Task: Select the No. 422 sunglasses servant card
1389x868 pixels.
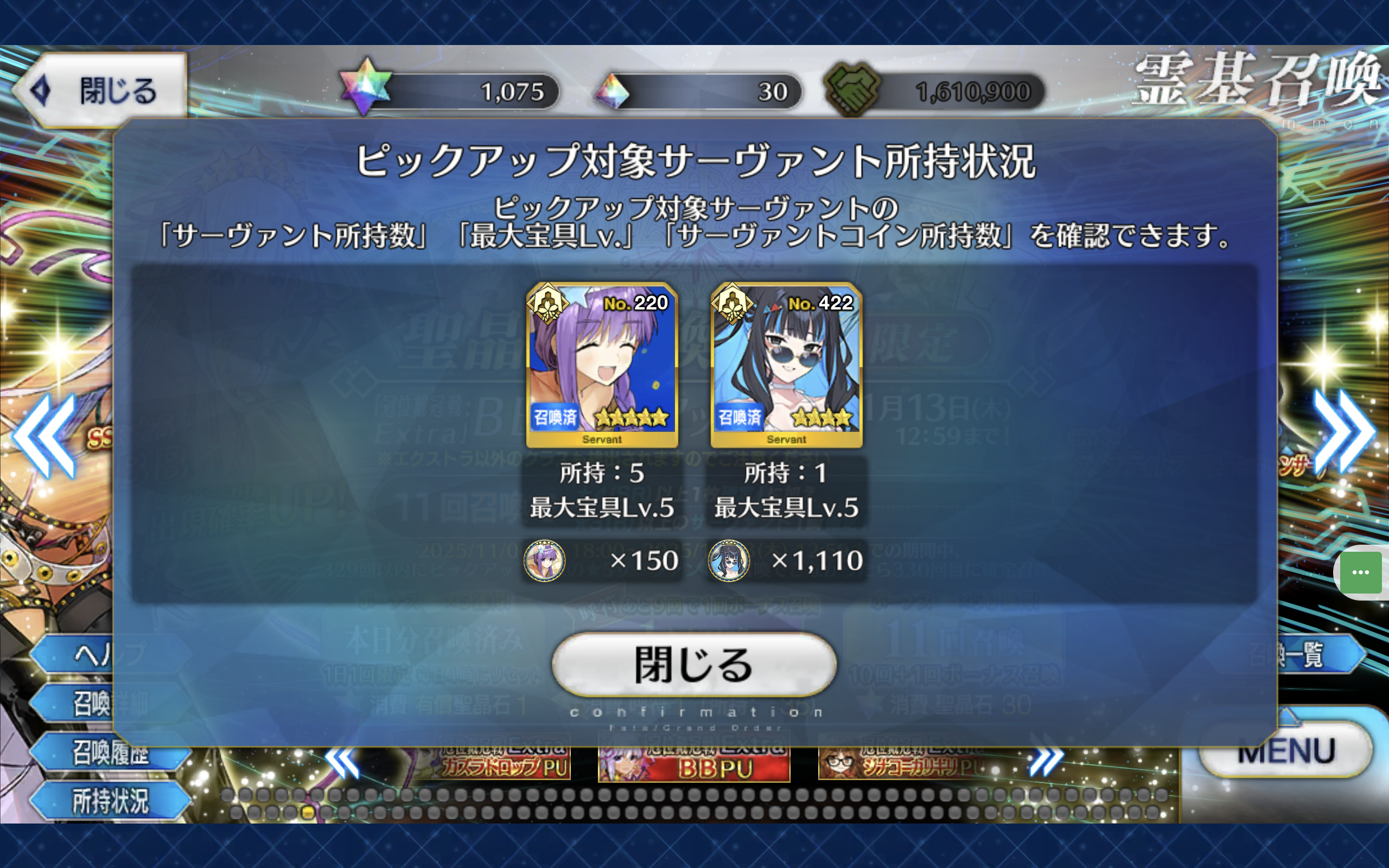Action: [x=786, y=365]
